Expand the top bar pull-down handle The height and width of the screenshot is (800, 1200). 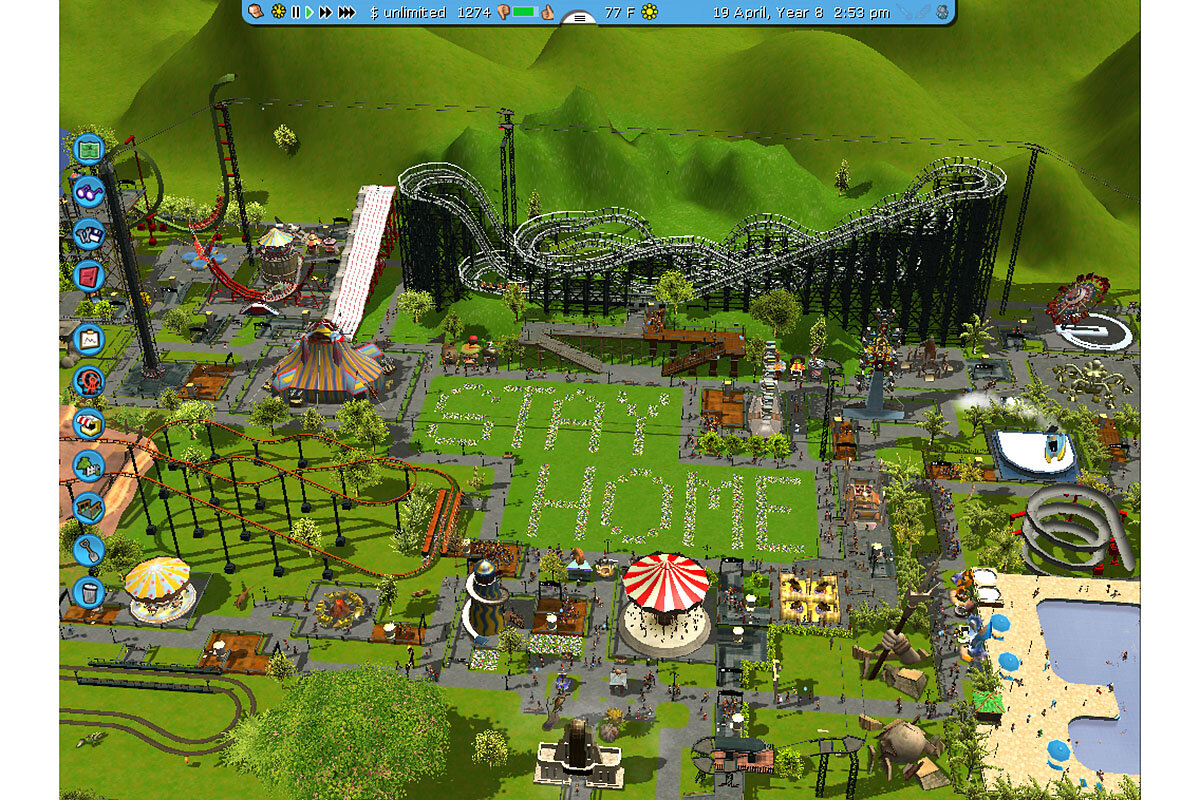point(579,17)
